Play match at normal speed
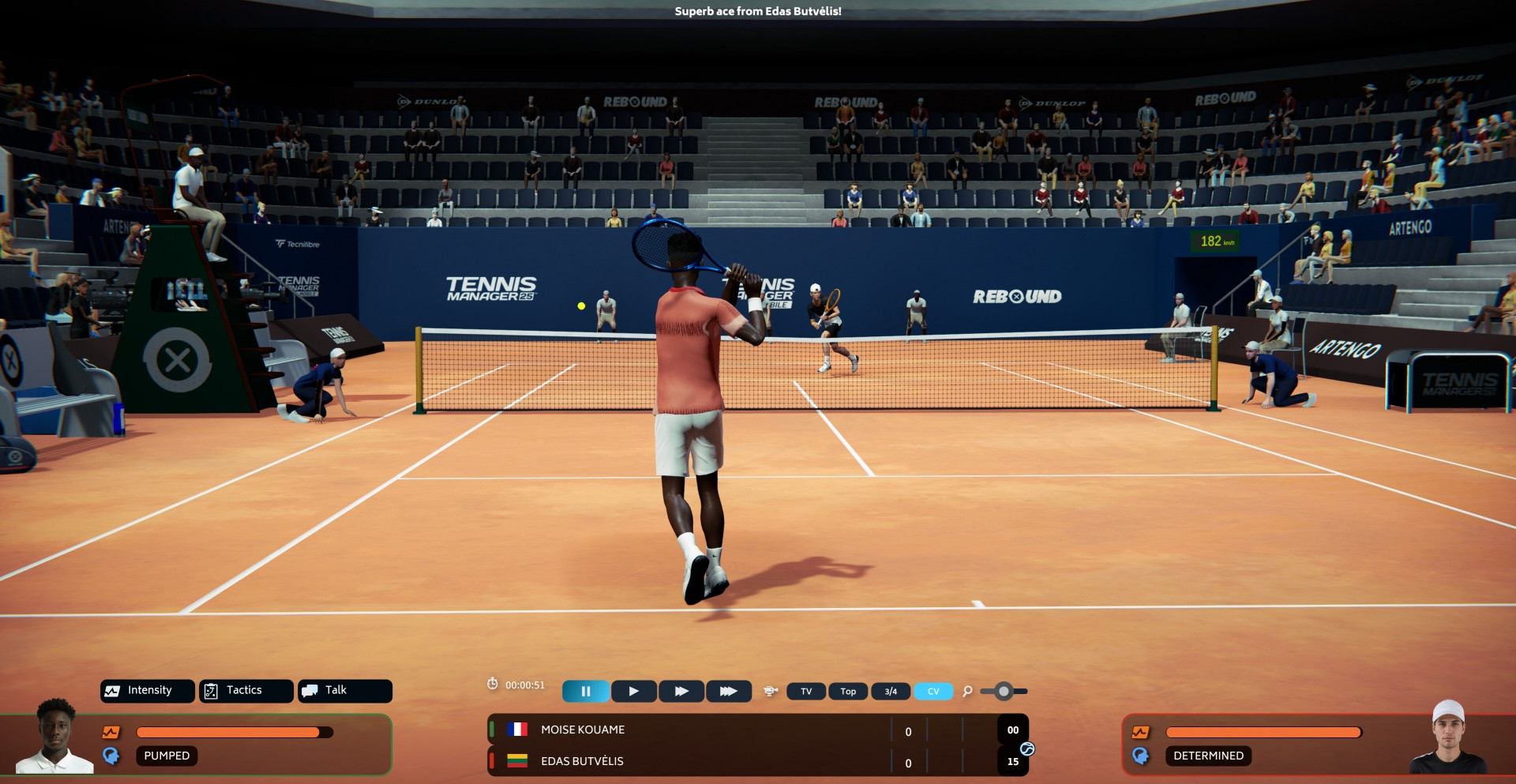The width and height of the screenshot is (1516, 784). 634,692
